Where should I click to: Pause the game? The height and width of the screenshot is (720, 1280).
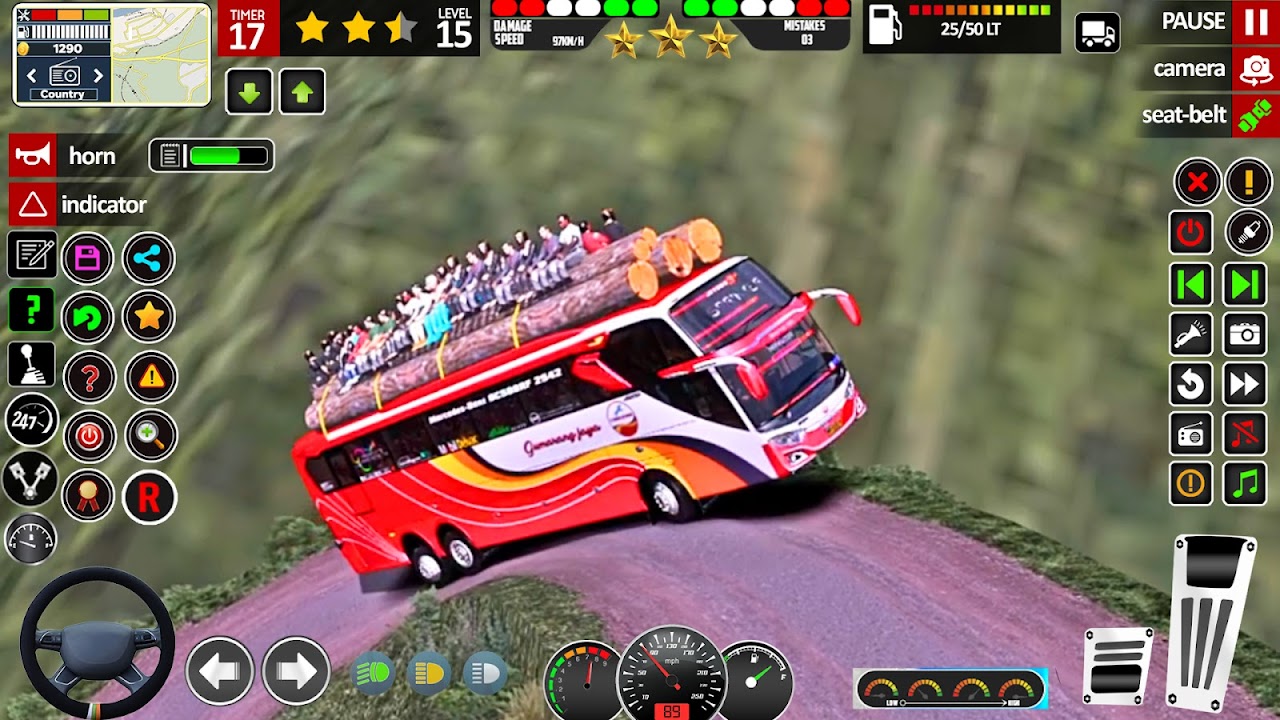tap(1255, 21)
